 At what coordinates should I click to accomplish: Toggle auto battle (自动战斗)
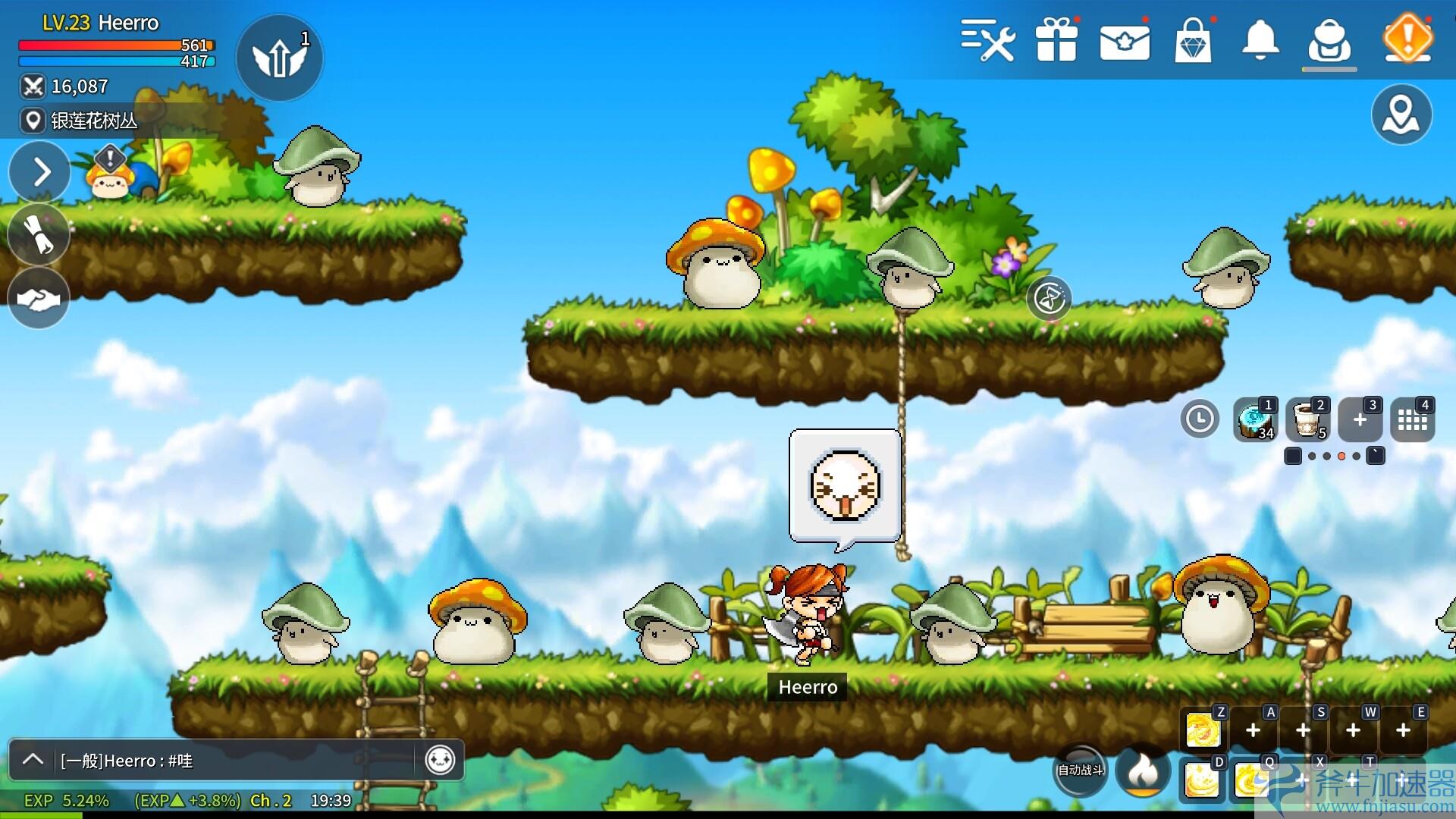click(x=1081, y=770)
